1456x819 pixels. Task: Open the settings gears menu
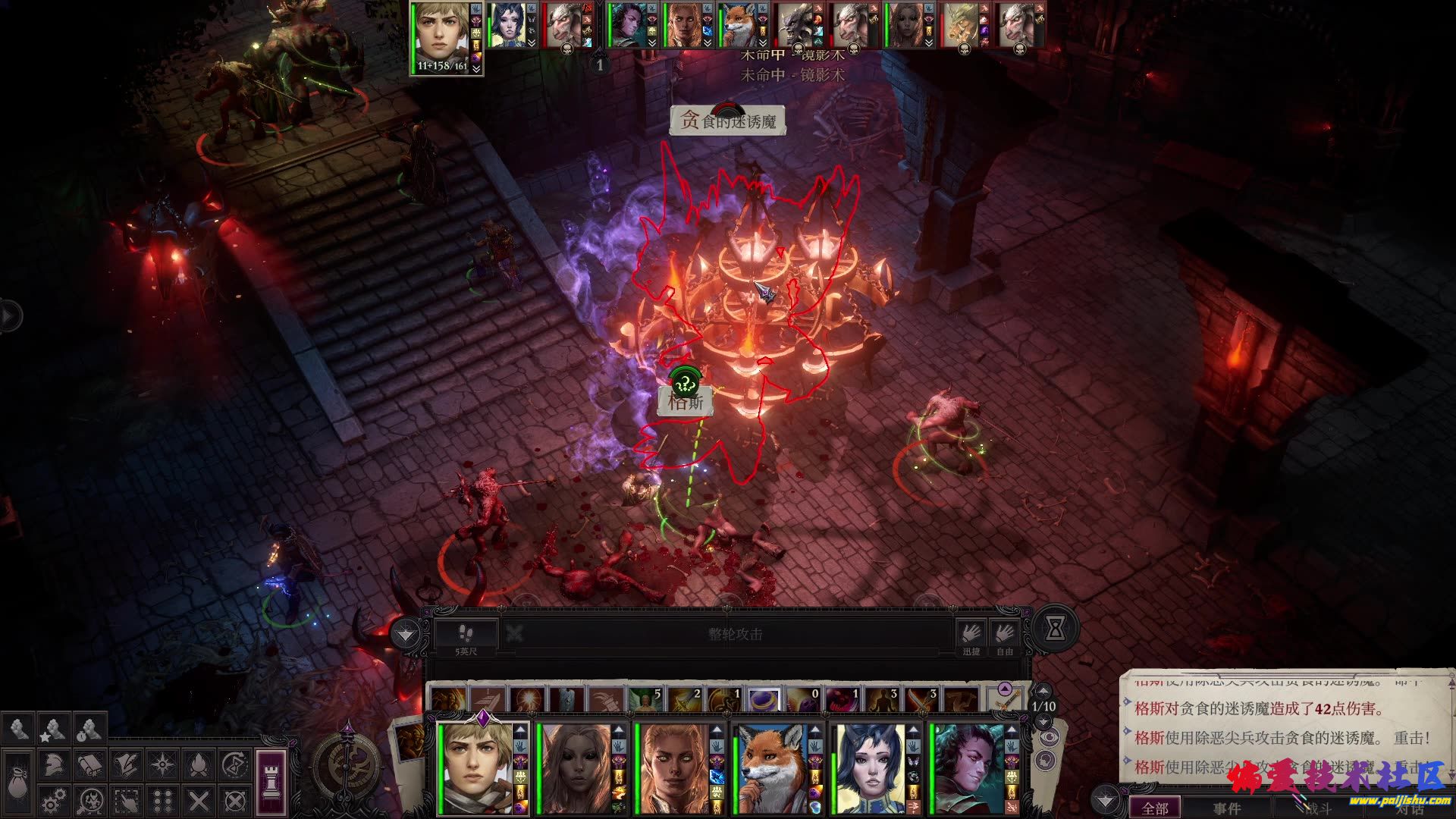pyautogui.click(x=53, y=800)
